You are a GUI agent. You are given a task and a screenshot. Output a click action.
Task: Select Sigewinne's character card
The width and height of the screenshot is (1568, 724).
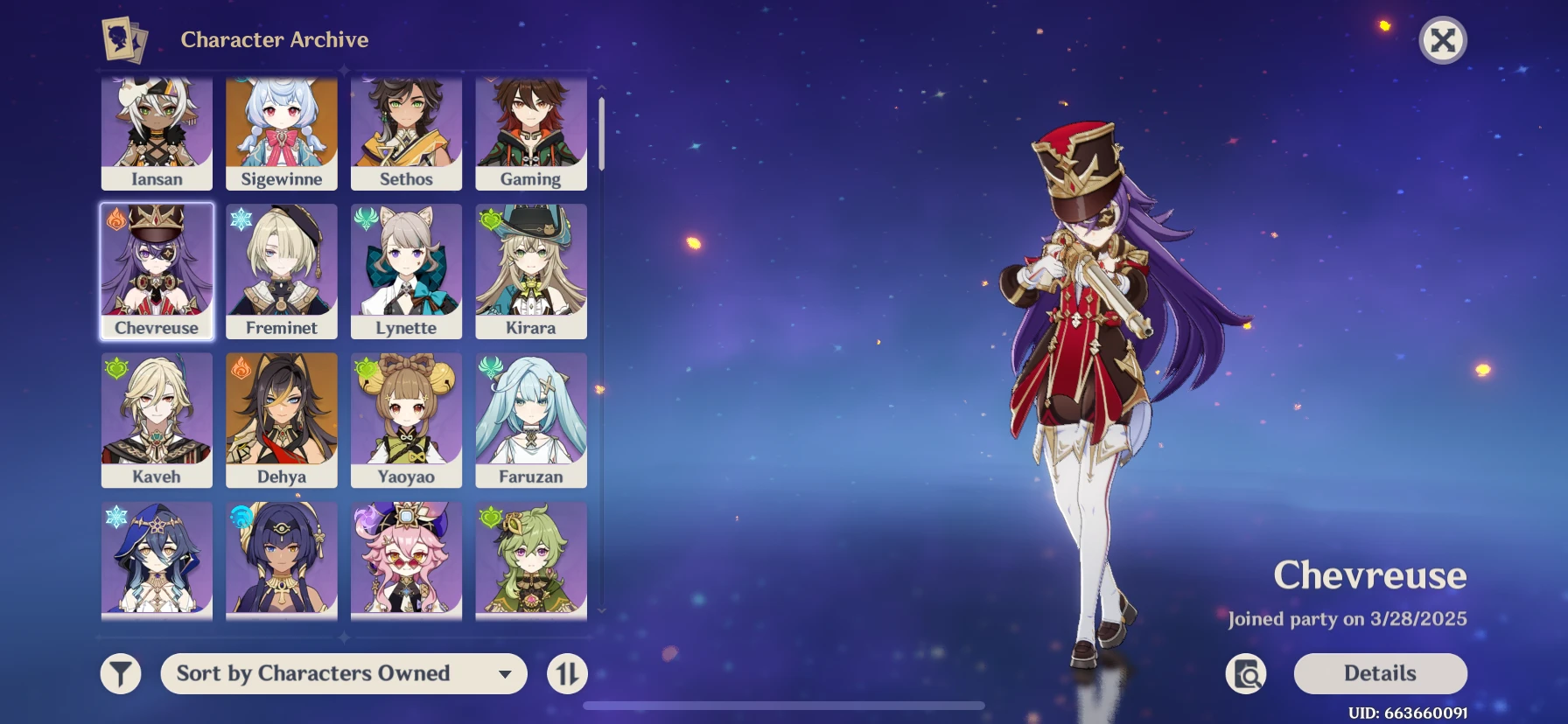click(x=282, y=133)
